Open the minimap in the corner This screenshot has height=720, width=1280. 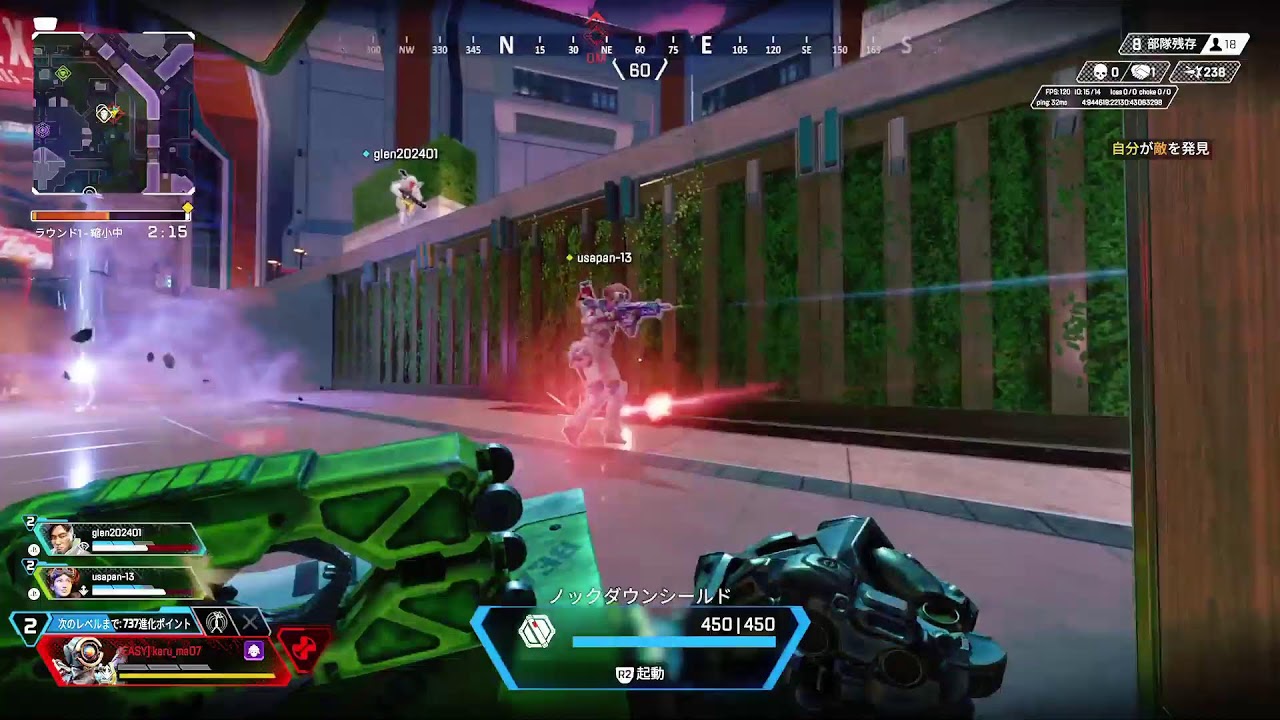[113, 113]
